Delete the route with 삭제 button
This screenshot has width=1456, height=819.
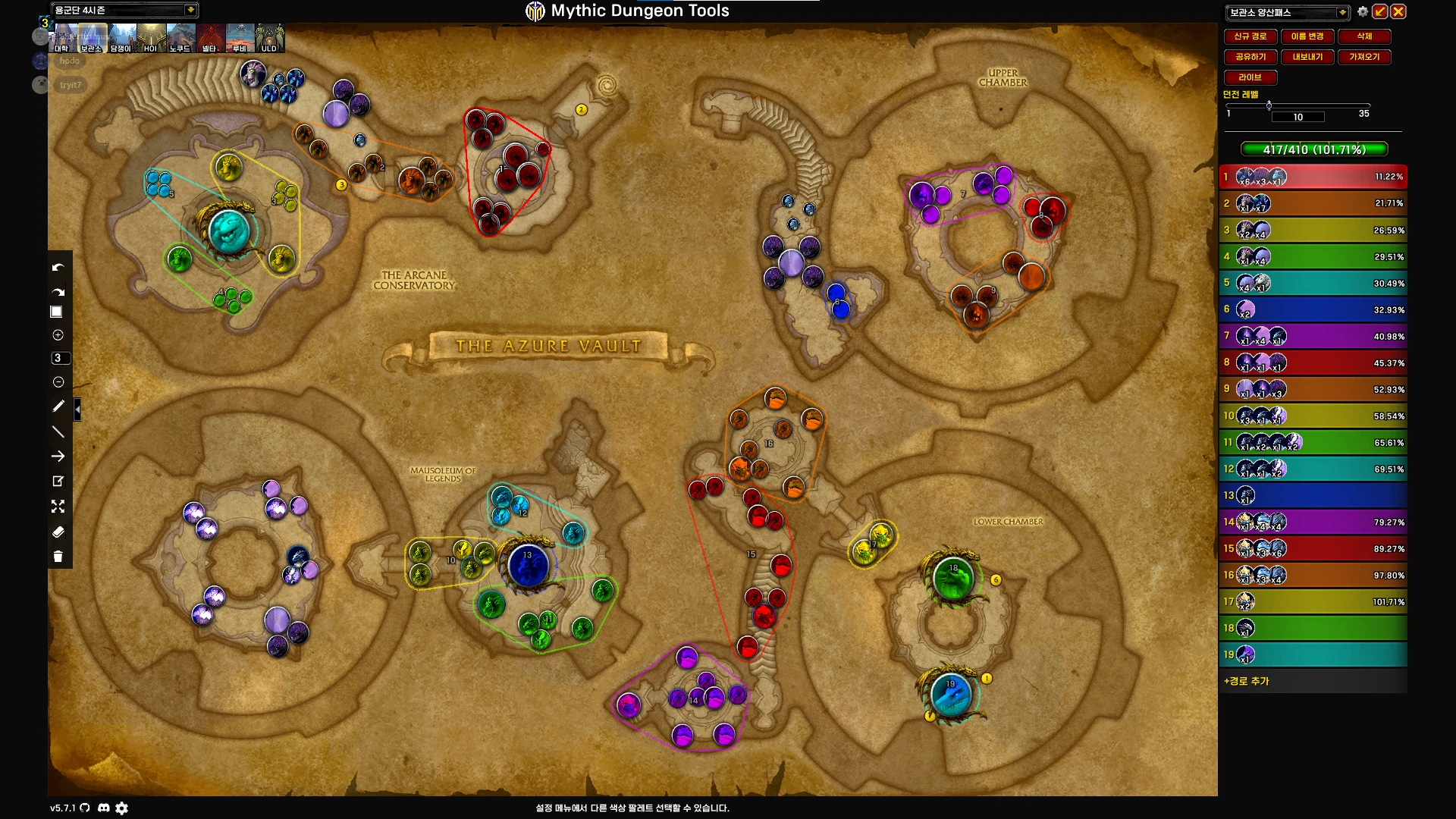pos(1363,36)
